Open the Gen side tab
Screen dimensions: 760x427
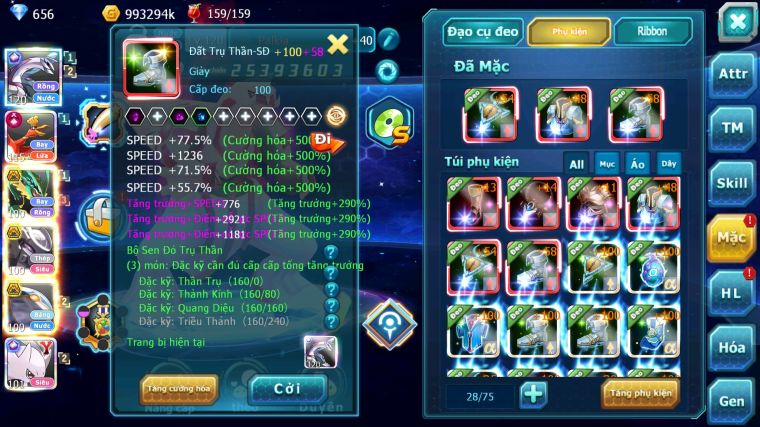pyautogui.click(x=733, y=401)
